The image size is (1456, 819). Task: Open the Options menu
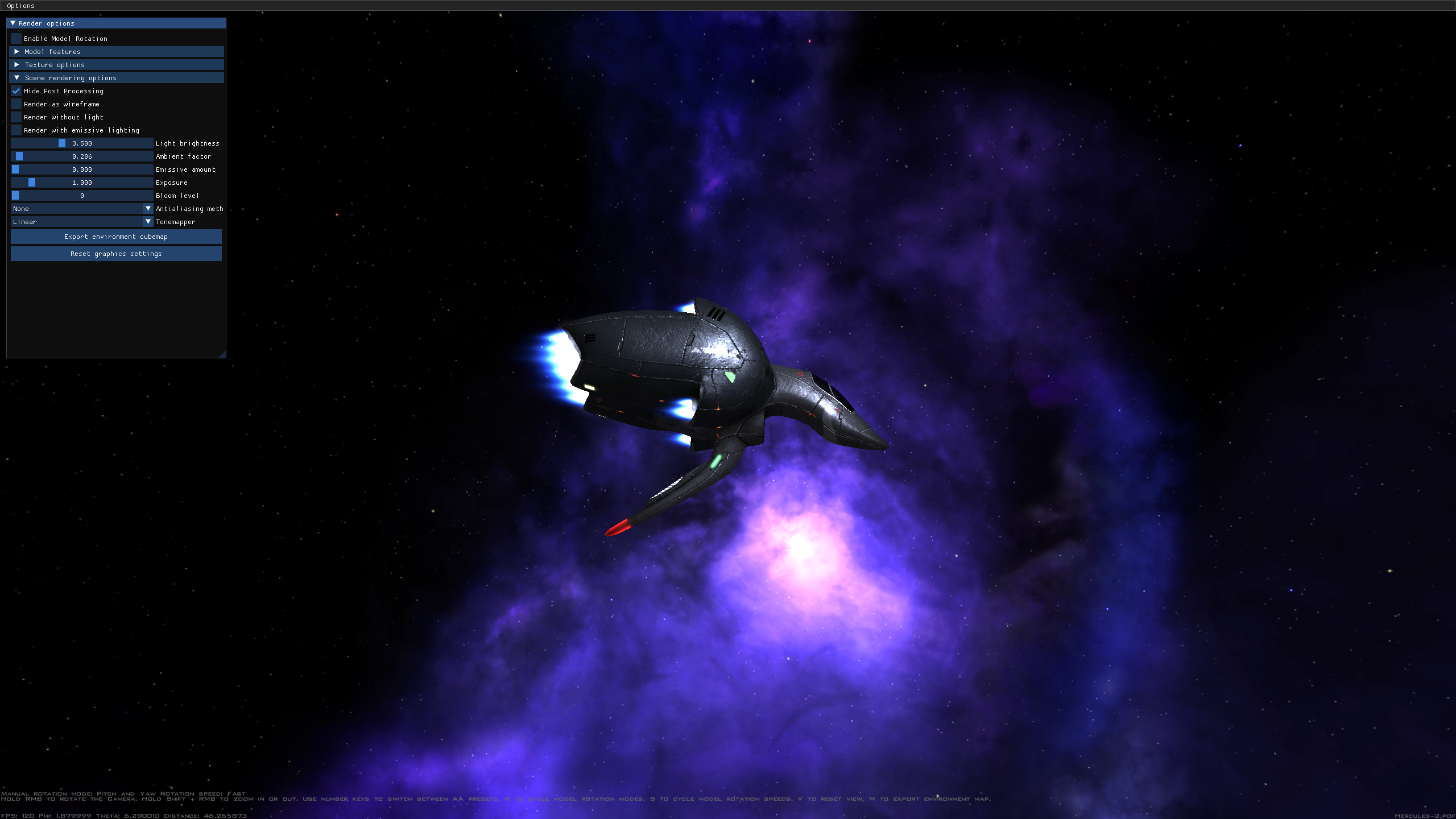coord(20,6)
